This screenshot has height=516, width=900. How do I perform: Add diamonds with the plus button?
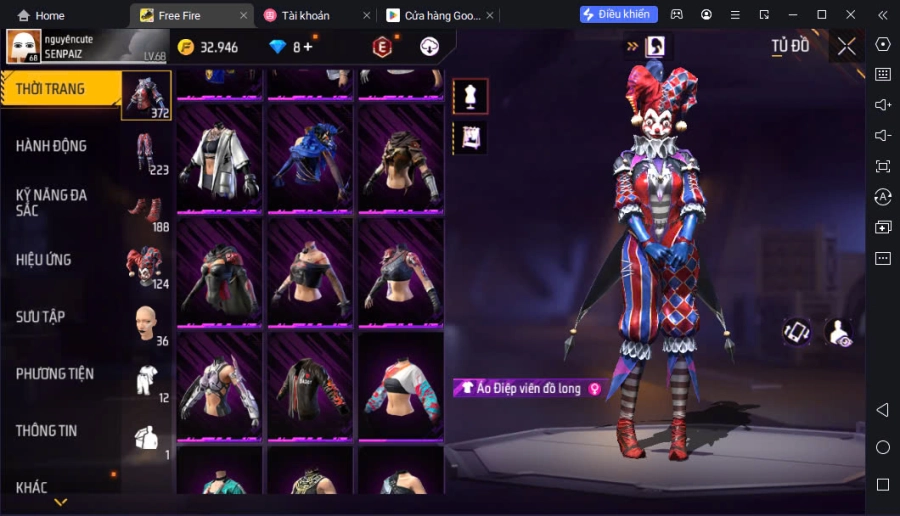[x=307, y=47]
